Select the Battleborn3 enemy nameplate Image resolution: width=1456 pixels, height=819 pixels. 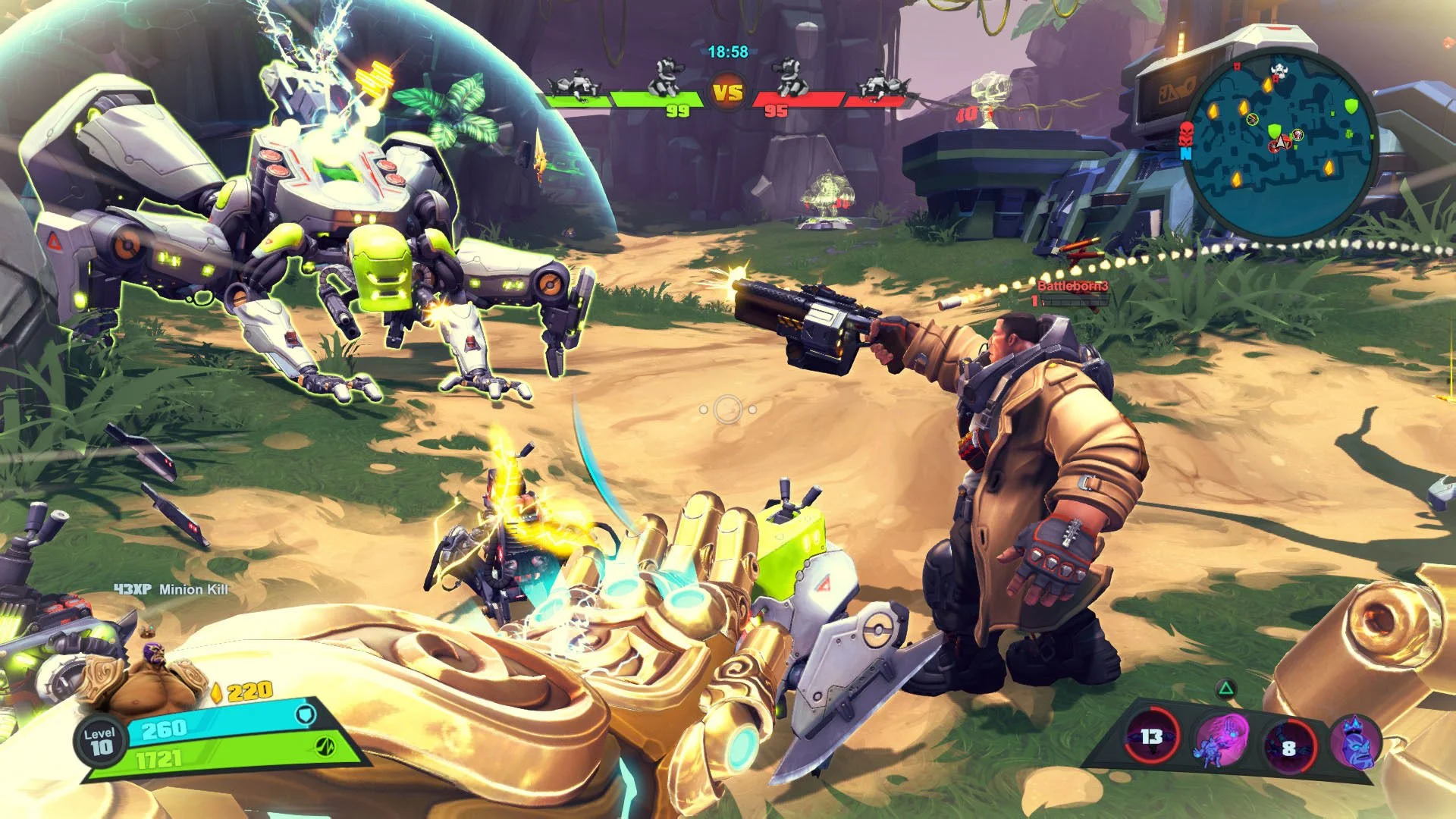[1072, 287]
